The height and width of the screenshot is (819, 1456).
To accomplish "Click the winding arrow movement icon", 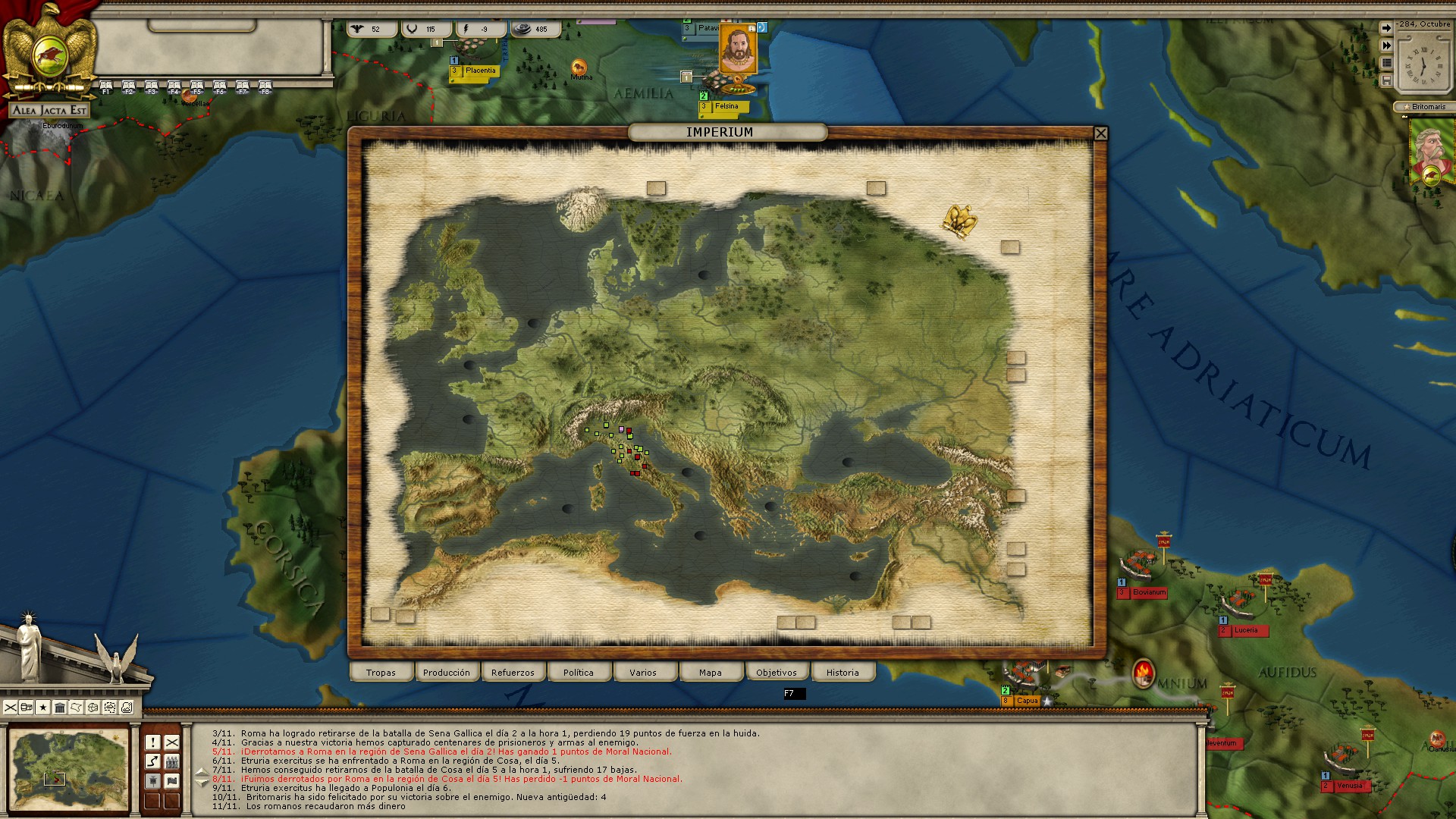I will 152,761.
